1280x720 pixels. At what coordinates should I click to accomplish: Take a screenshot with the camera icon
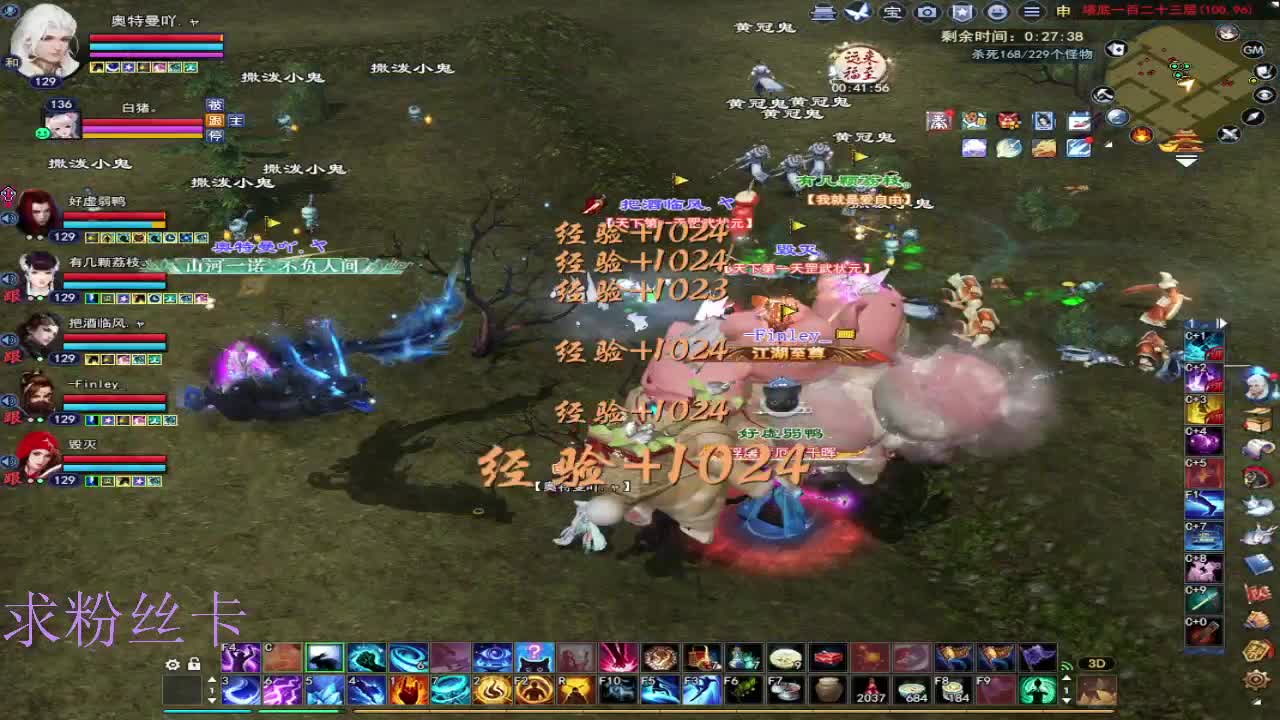(x=927, y=12)
